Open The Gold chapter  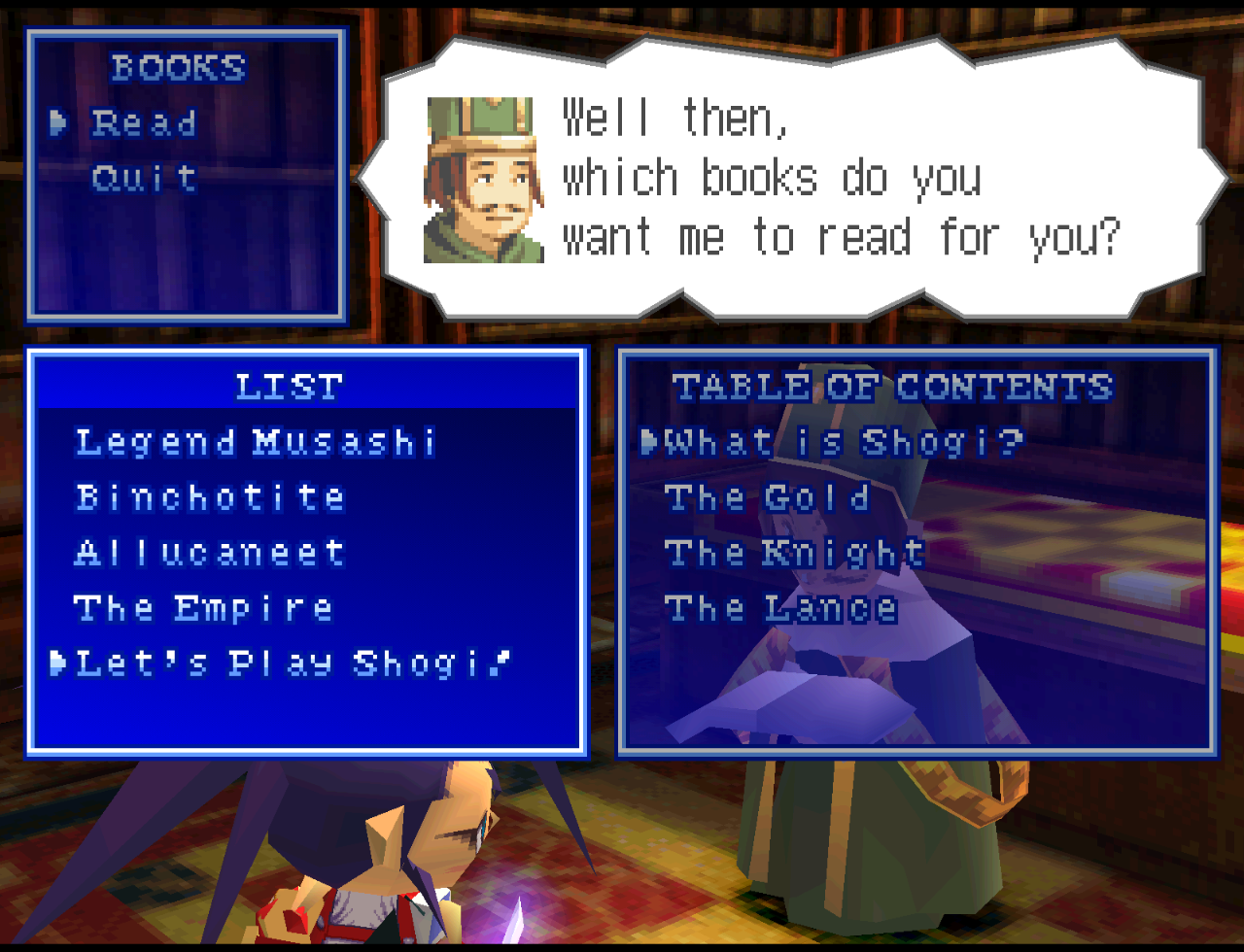767,498
